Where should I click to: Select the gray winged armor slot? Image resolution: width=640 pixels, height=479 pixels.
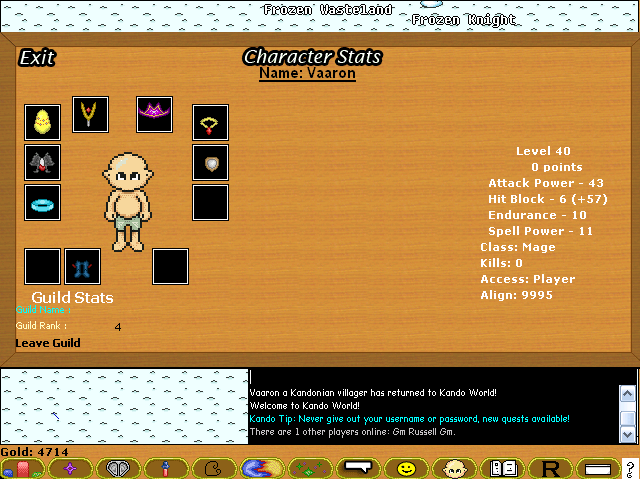[x=43, y=162]
